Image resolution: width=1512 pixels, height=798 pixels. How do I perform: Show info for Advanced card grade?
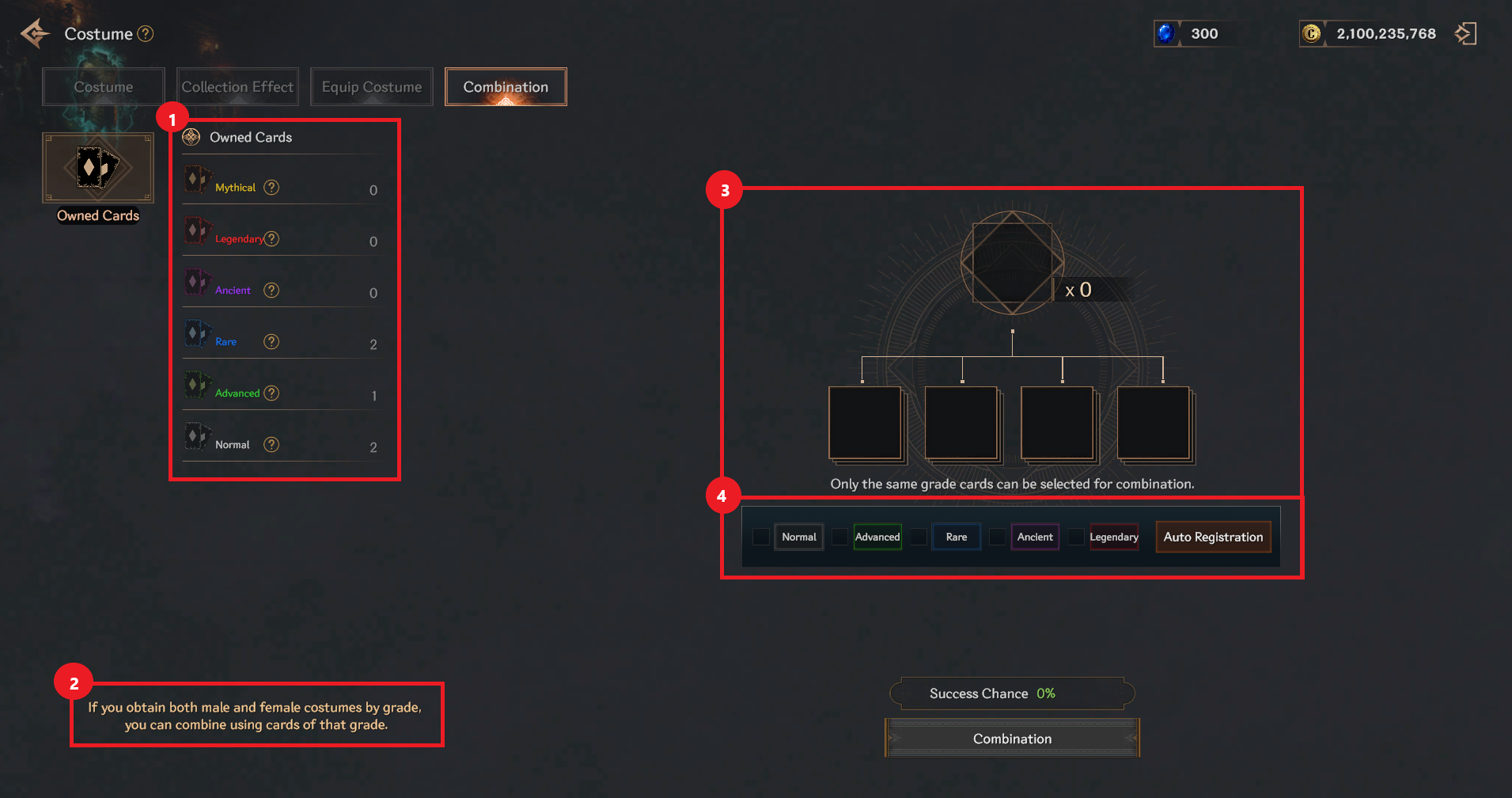(x=271, y=393)
